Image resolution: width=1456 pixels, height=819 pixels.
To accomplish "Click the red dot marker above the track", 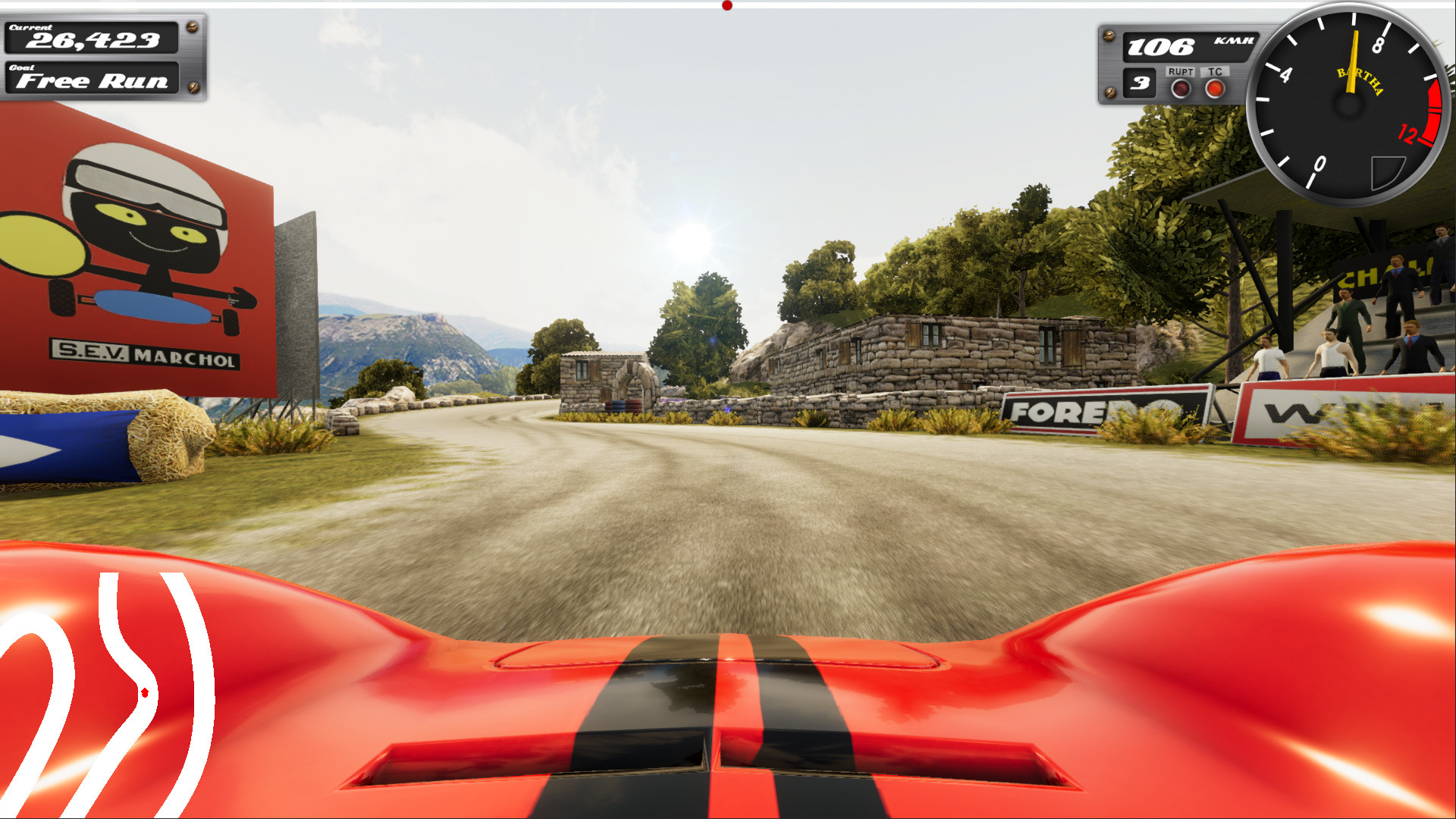I will point(726,5).
